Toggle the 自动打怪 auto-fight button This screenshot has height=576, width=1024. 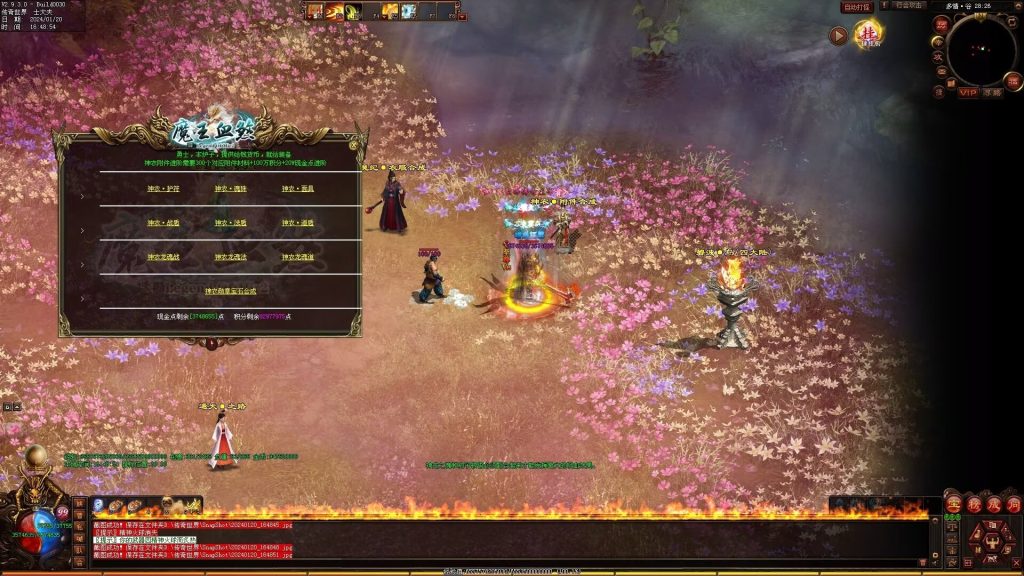pos(857,7)
